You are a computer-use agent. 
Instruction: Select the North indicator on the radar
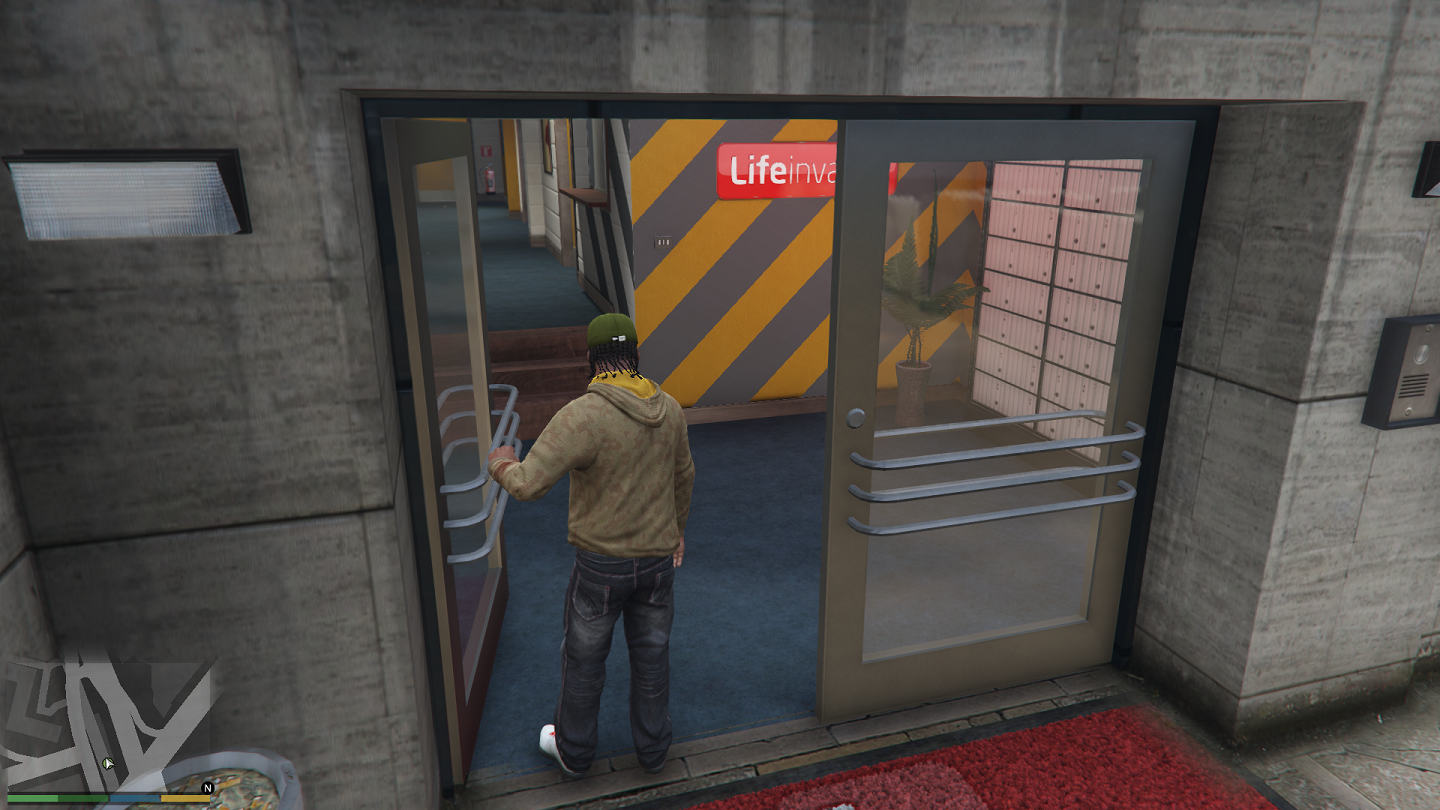[x=205, y=789]
